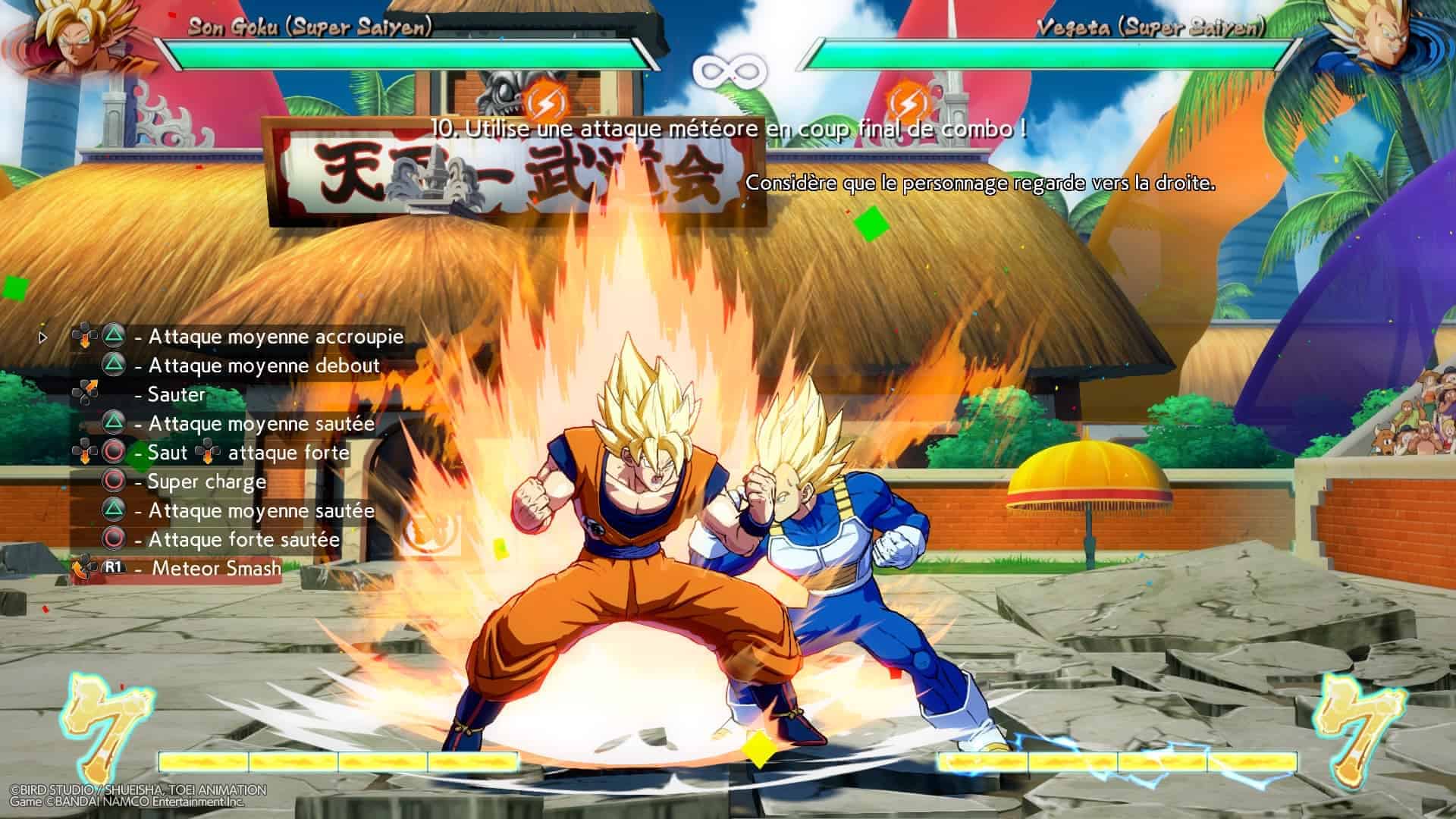Pick the Super charge combo entry

click(206, 482)
